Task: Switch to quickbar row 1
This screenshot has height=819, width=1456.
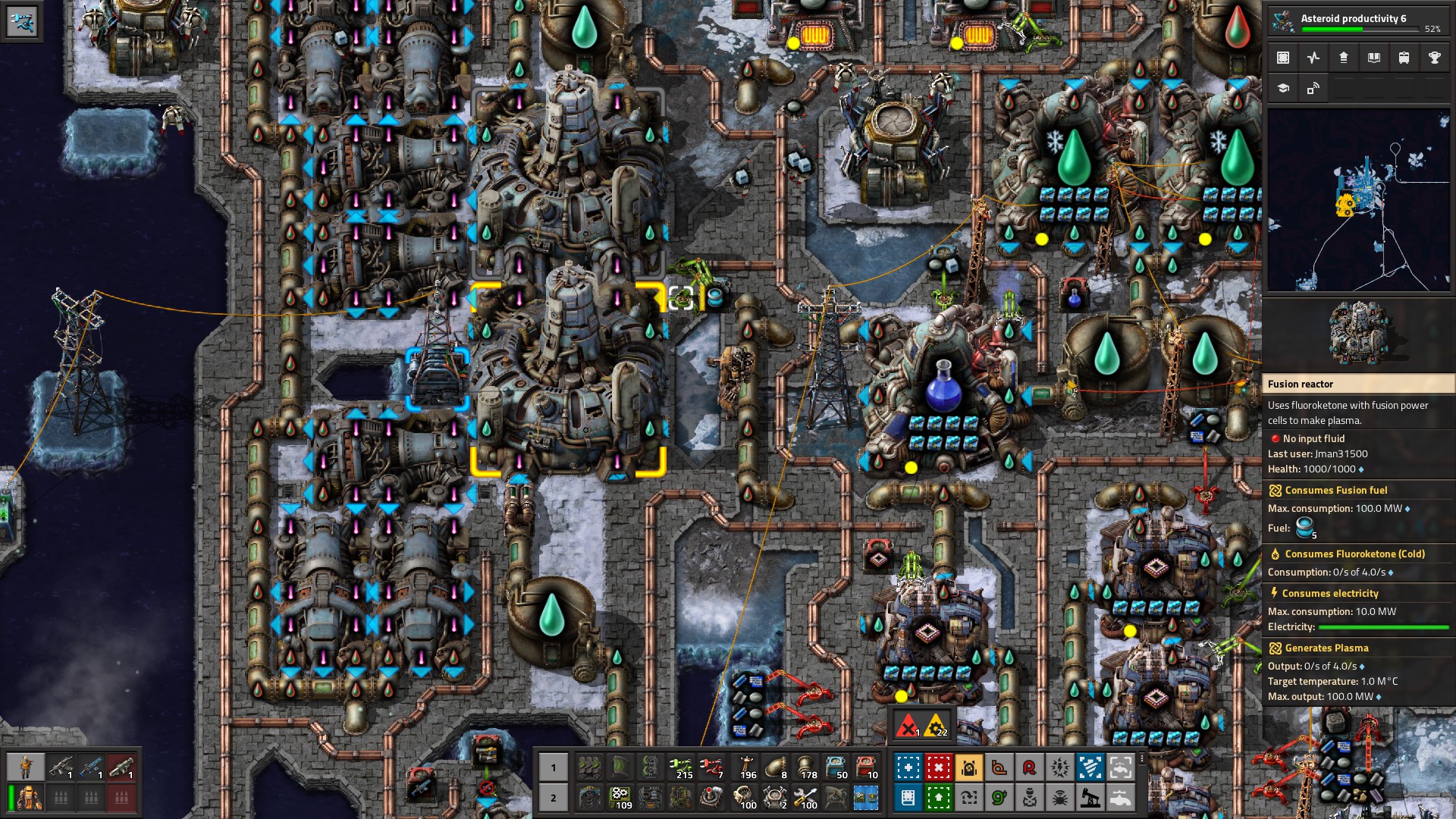Action: (554, 767)
